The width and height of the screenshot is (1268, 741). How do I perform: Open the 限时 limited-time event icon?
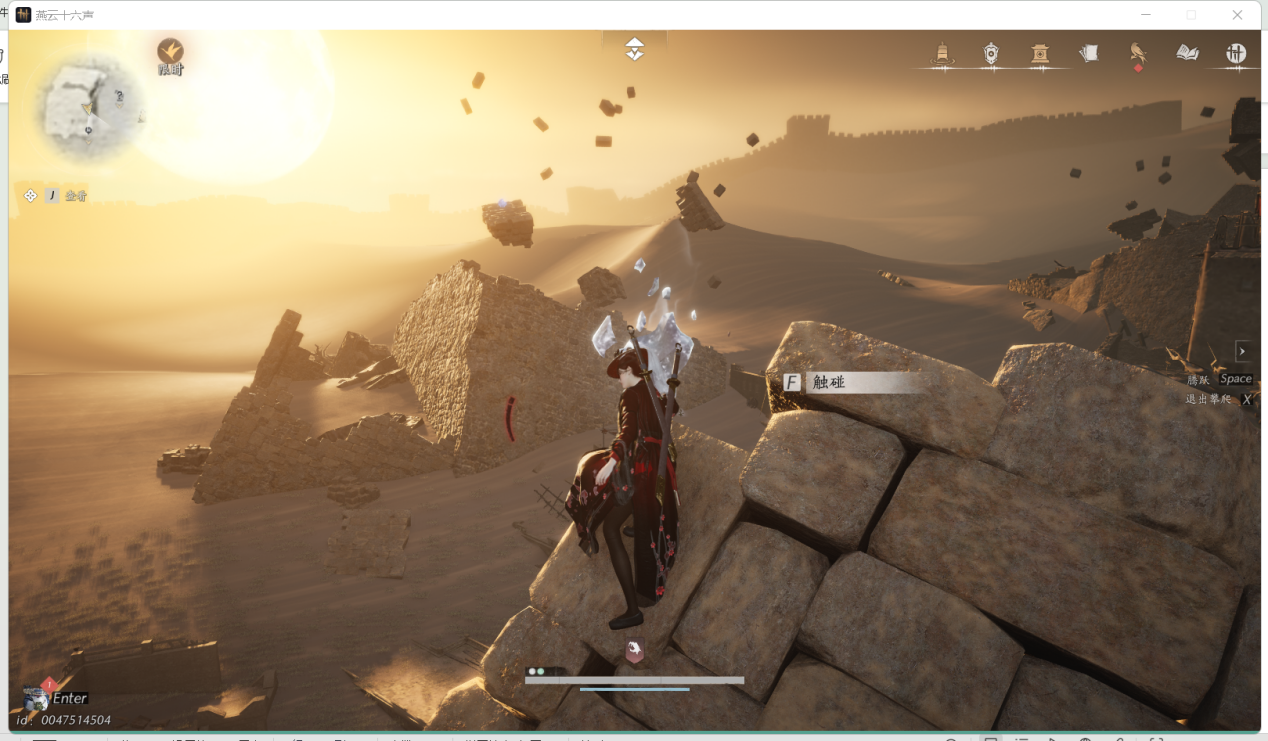(171, 53)
